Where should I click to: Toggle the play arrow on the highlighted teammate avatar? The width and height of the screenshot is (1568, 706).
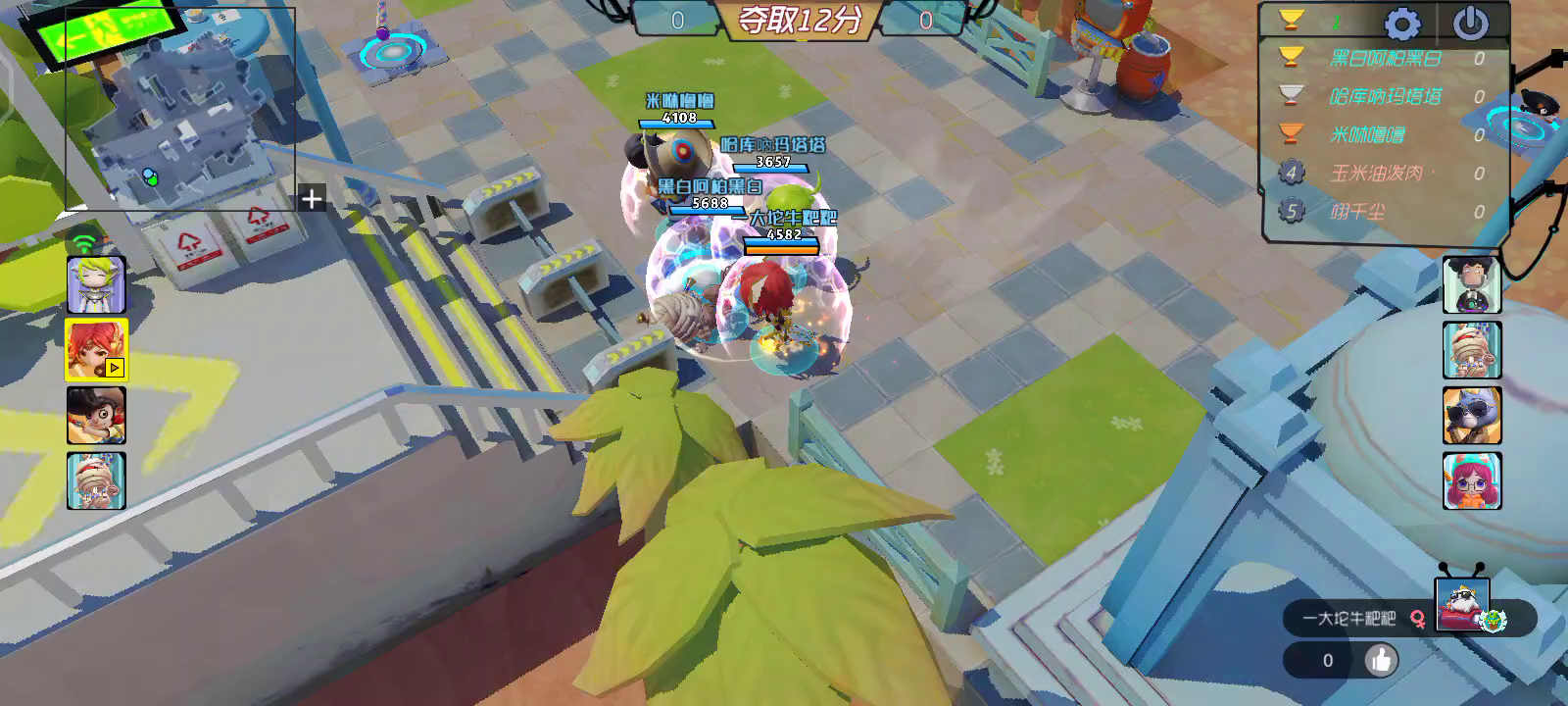click(x=113, y=369)
